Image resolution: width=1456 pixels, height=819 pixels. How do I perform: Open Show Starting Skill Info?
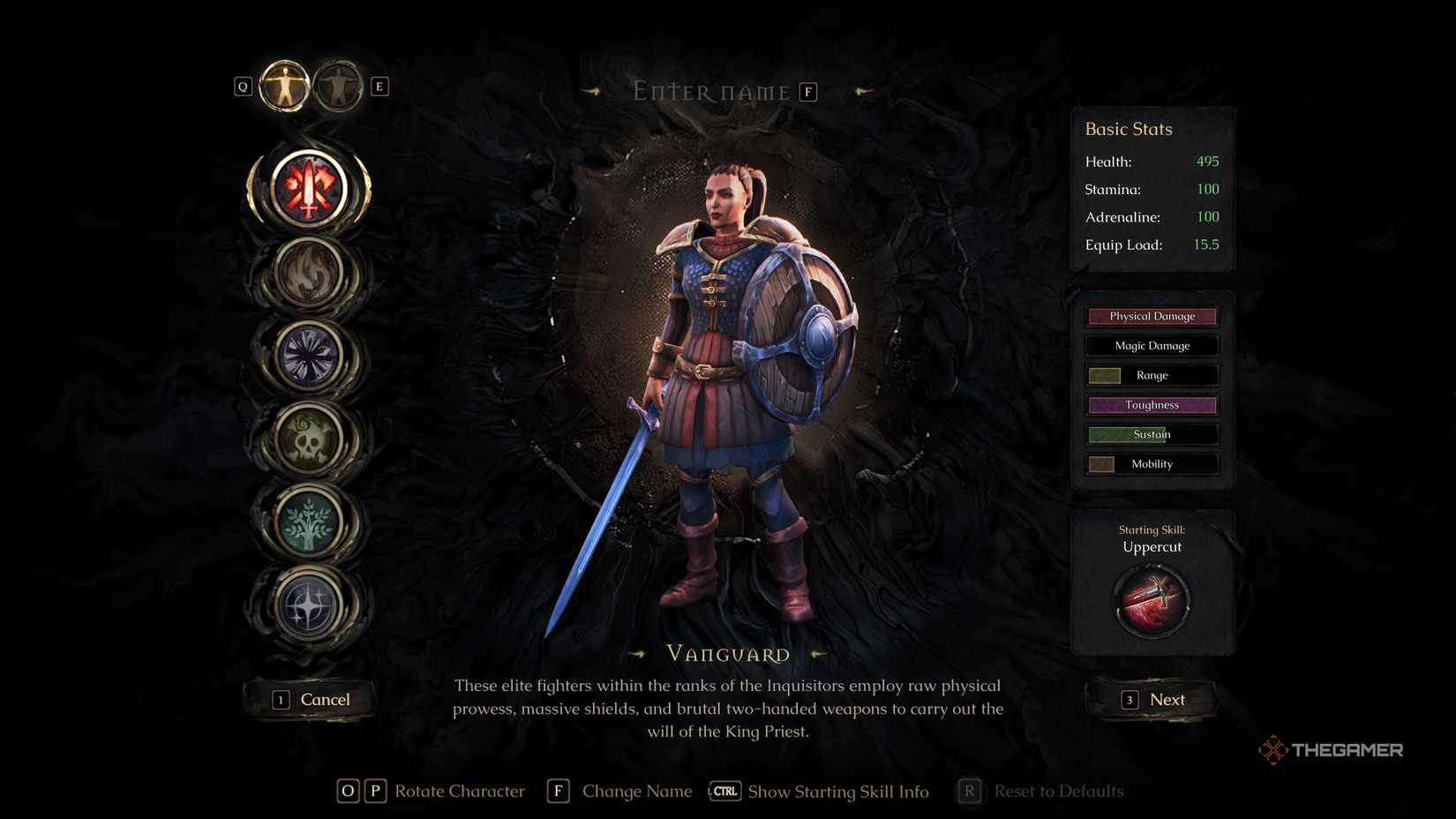pyautogui.click(x=837, y=791)
